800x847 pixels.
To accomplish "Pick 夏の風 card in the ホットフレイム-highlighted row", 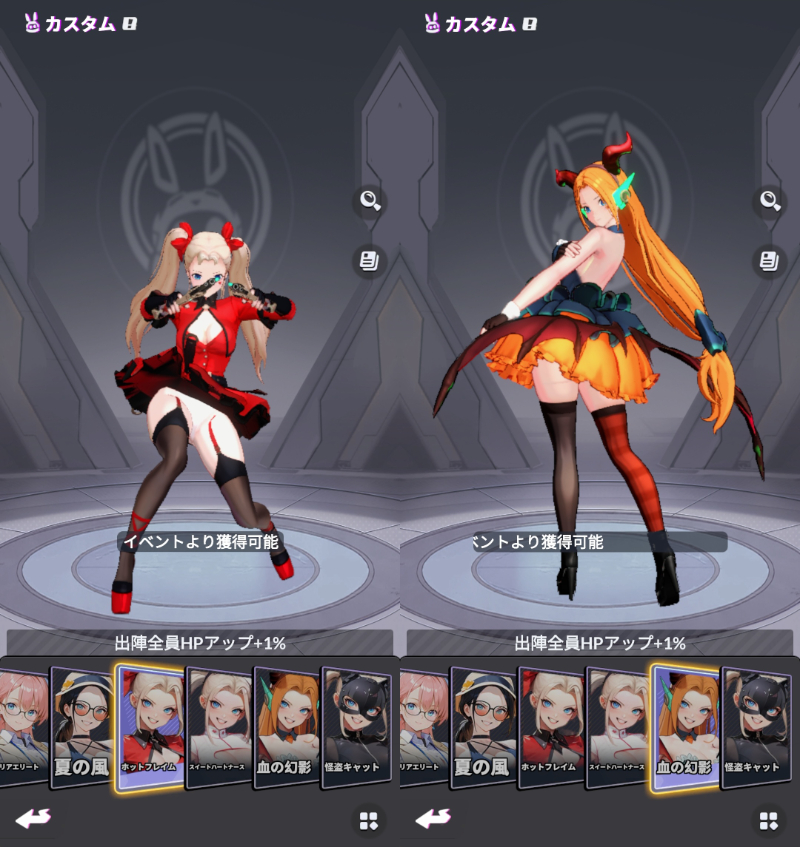I will click(82, 727).
